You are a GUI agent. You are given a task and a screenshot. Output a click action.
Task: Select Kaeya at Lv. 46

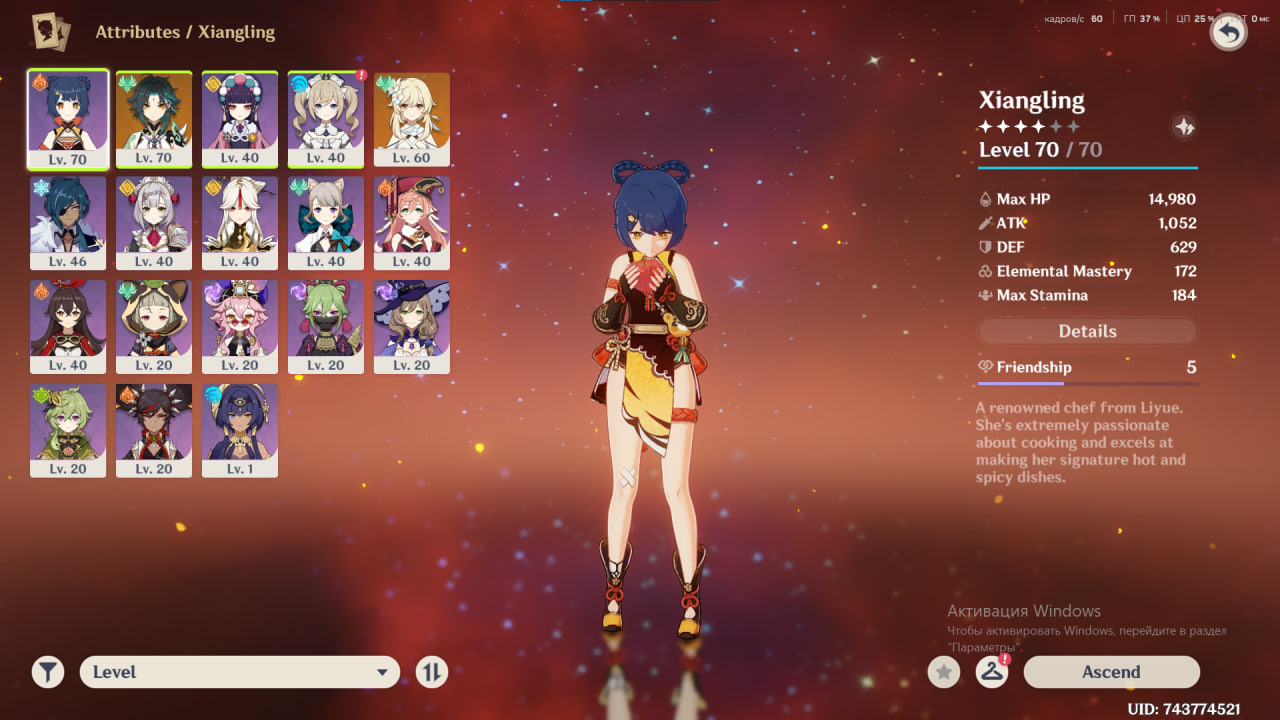coord(68,223)
